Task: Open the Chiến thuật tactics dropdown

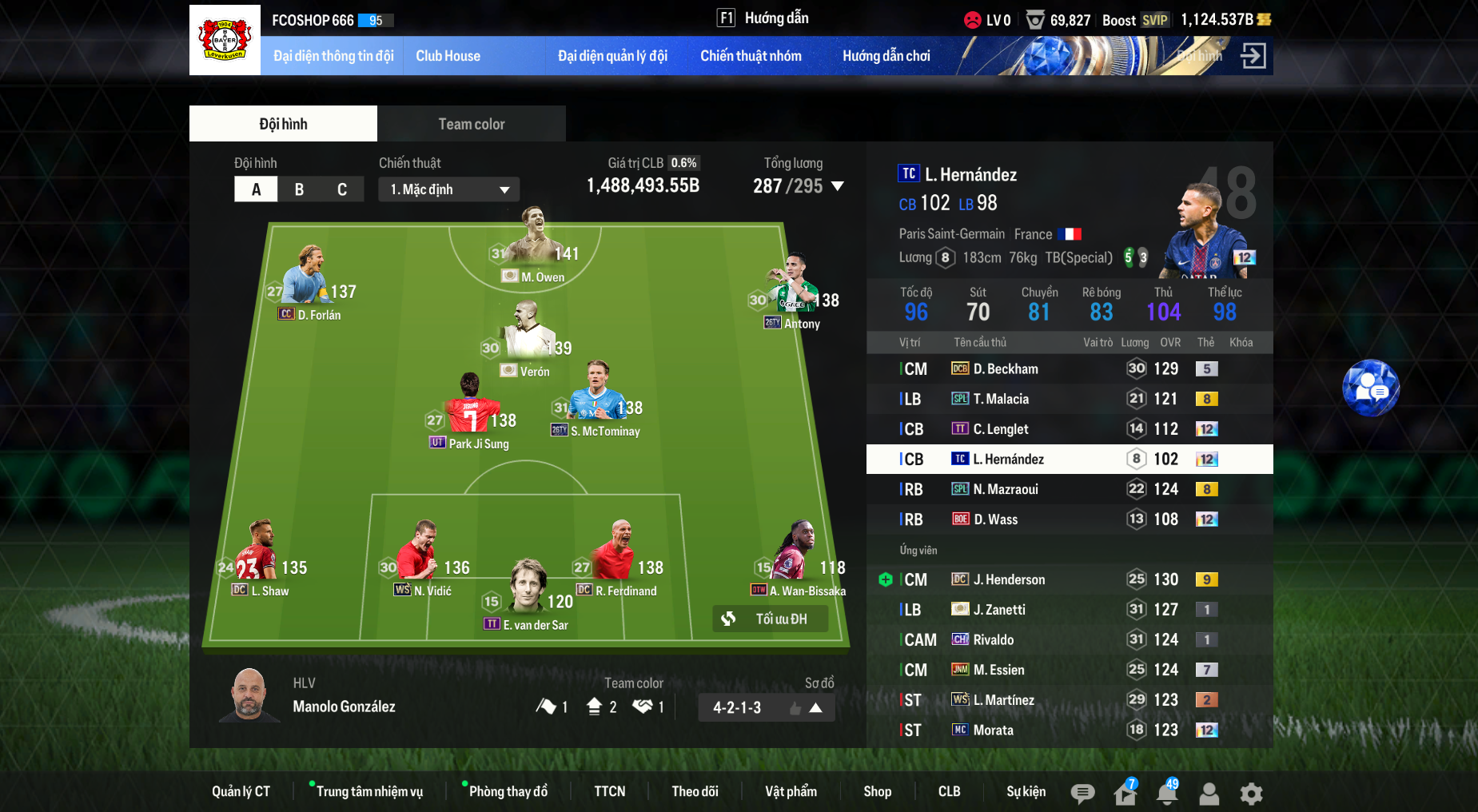Action: pos(448,189)
